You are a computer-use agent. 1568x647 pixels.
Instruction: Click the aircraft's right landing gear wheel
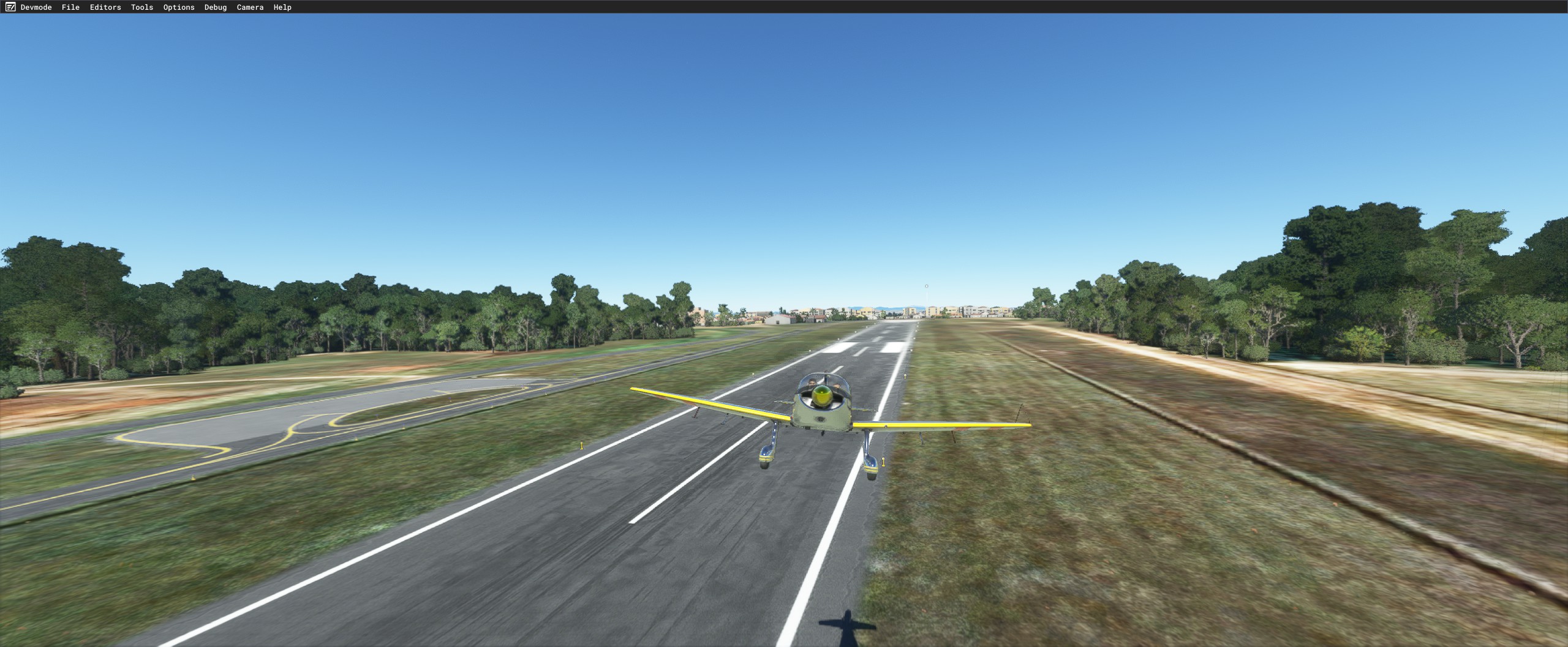pos(872,475)
